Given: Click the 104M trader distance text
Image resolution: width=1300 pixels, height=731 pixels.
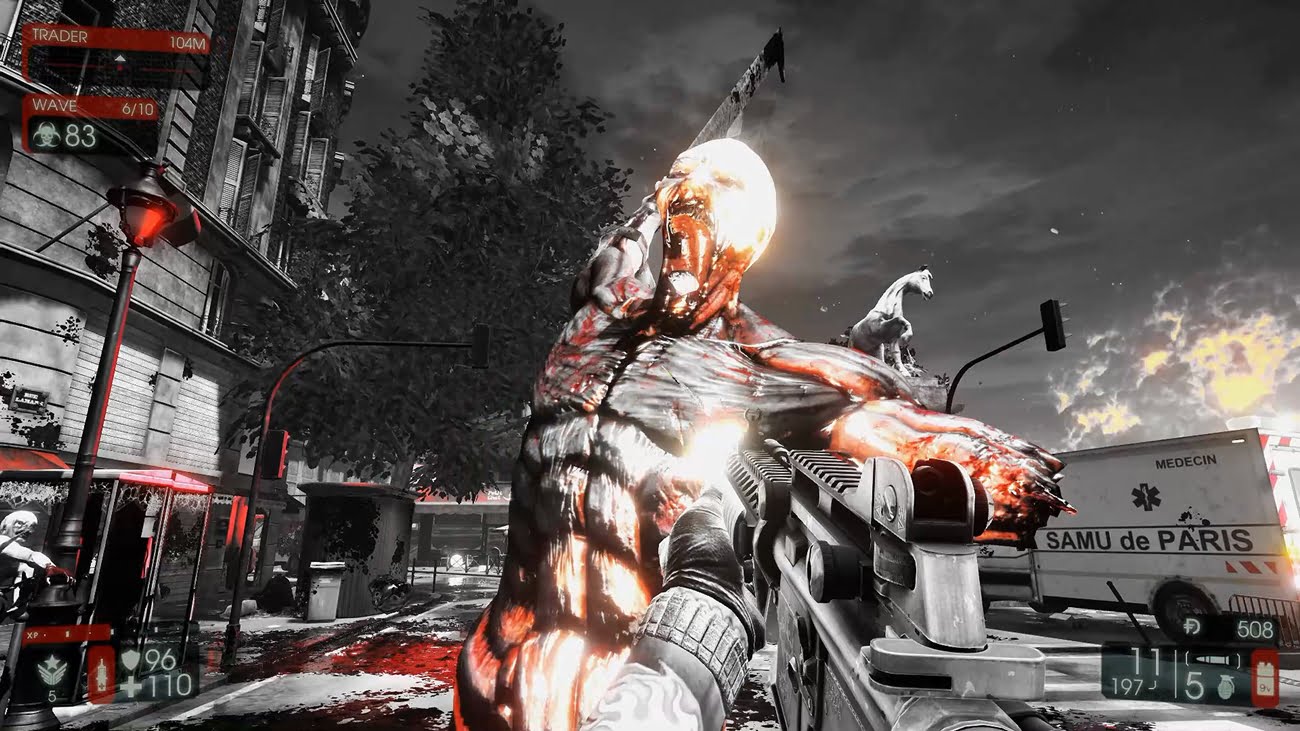Looking at the screenshot, I should [188, 41].
